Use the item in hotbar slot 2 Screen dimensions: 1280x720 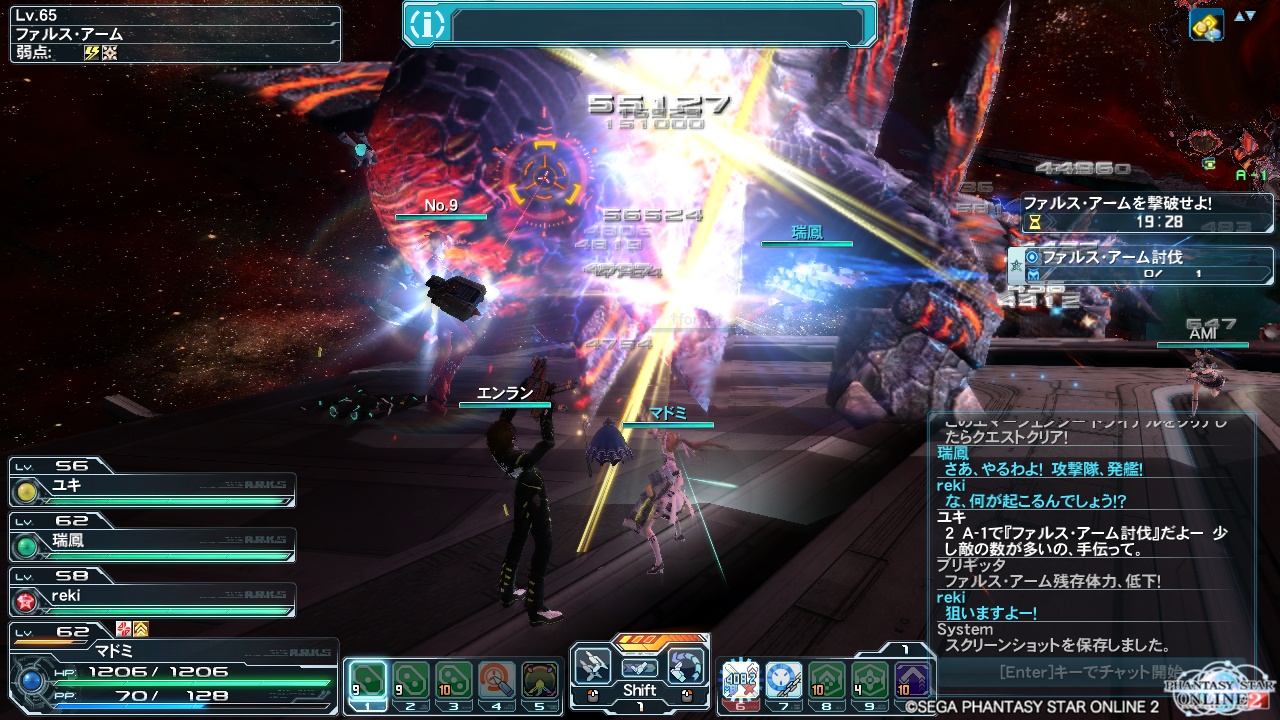point(411,680)
